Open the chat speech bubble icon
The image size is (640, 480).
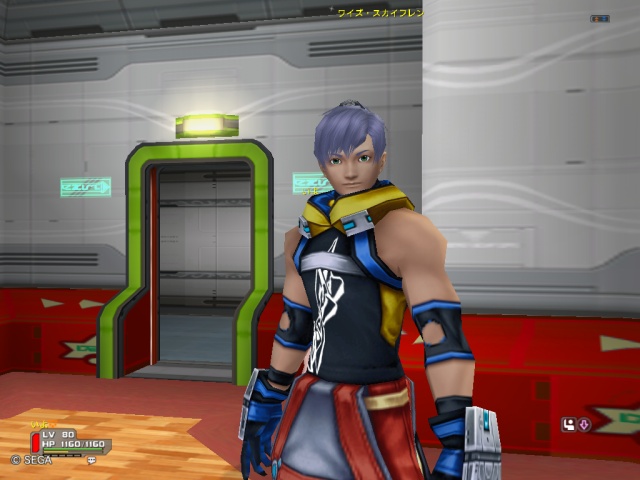click(x=91, y=461)
